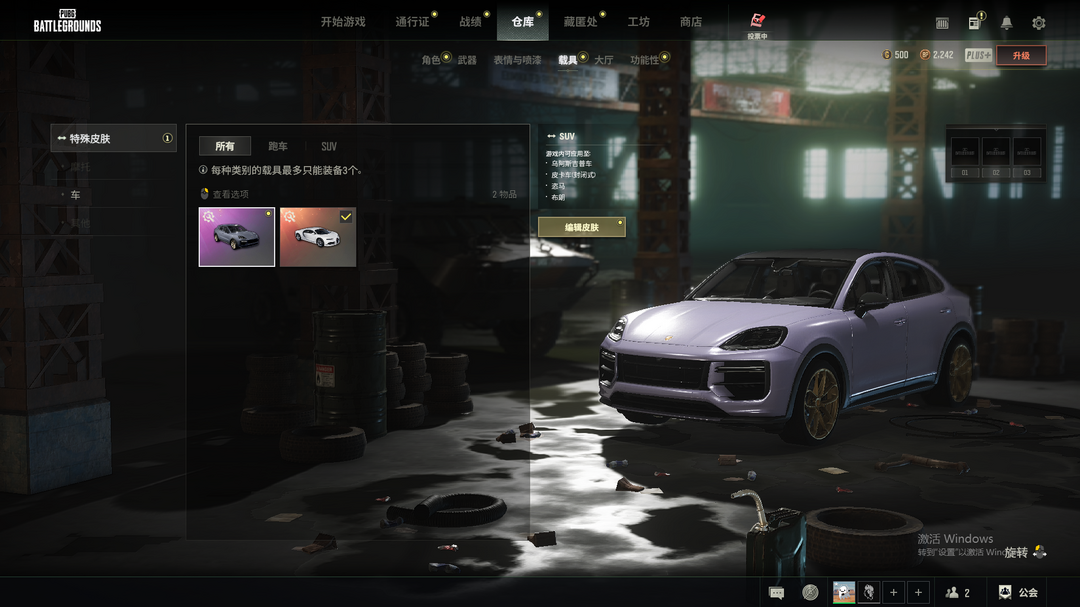This screenshot has height=607, width=1080.
Task: Choose the white sports car skin
Action: [x=318, y=237]
